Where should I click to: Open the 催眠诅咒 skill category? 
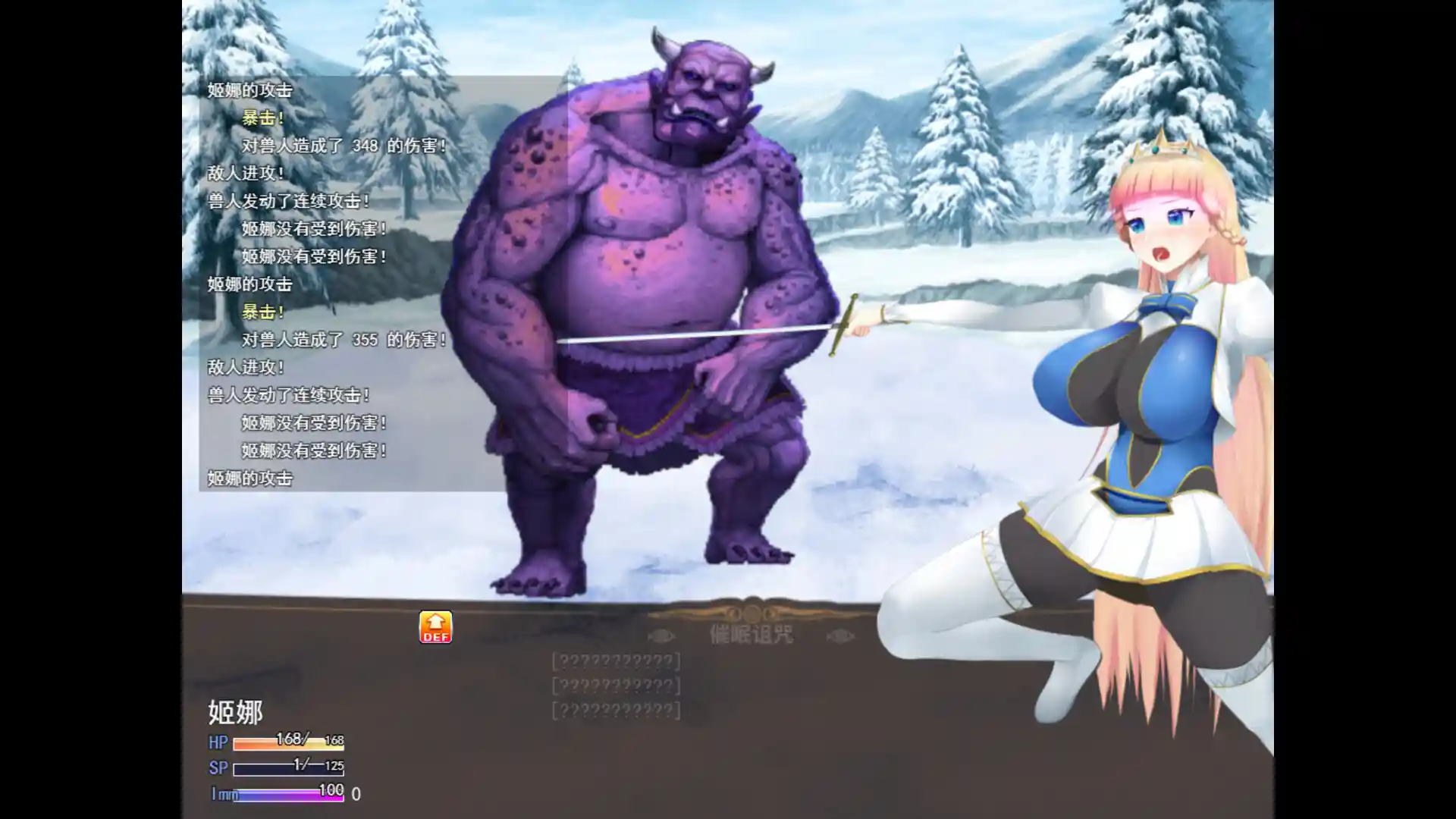coord(749,637)
